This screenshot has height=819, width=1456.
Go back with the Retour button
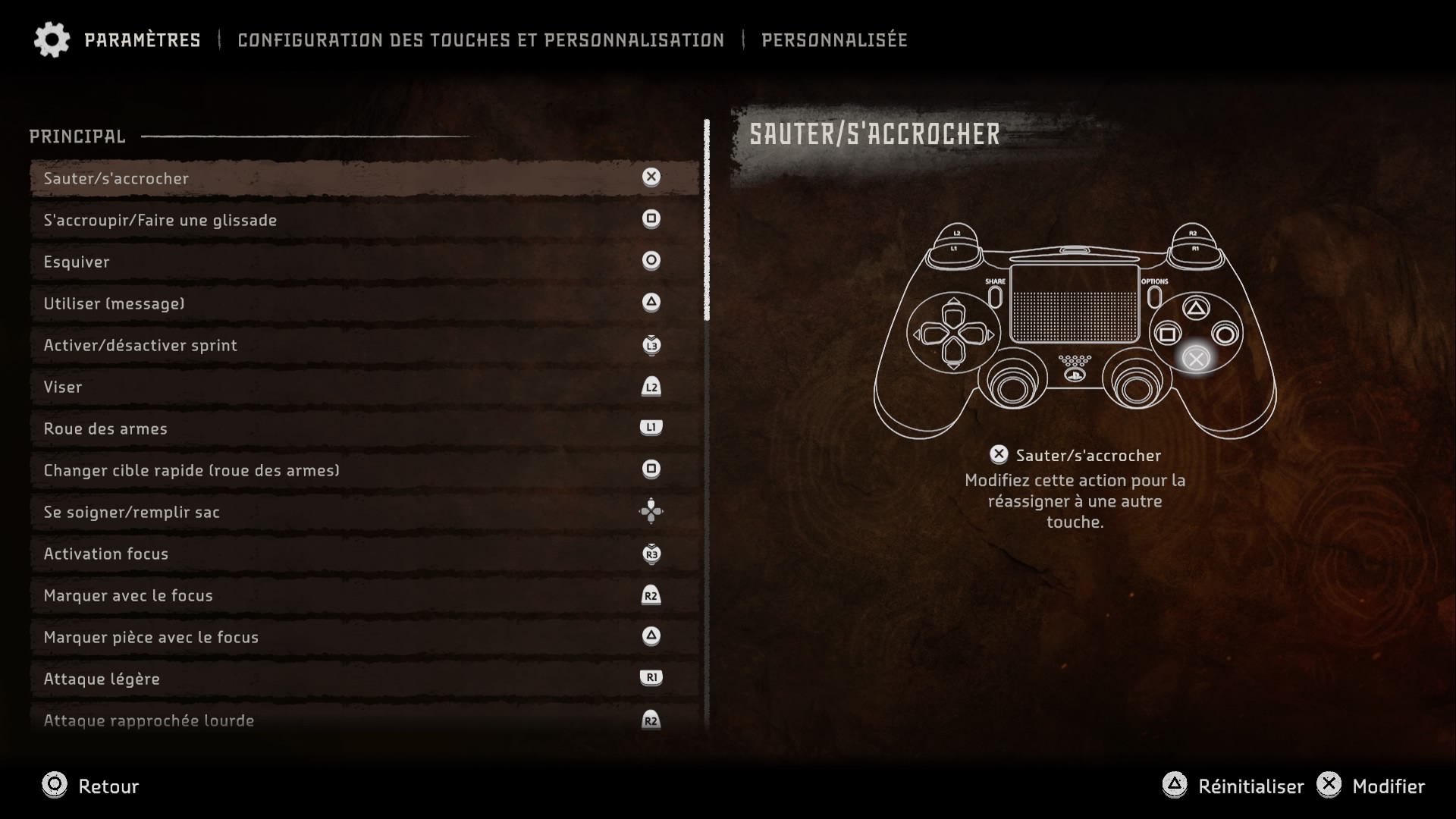point(91,786)
